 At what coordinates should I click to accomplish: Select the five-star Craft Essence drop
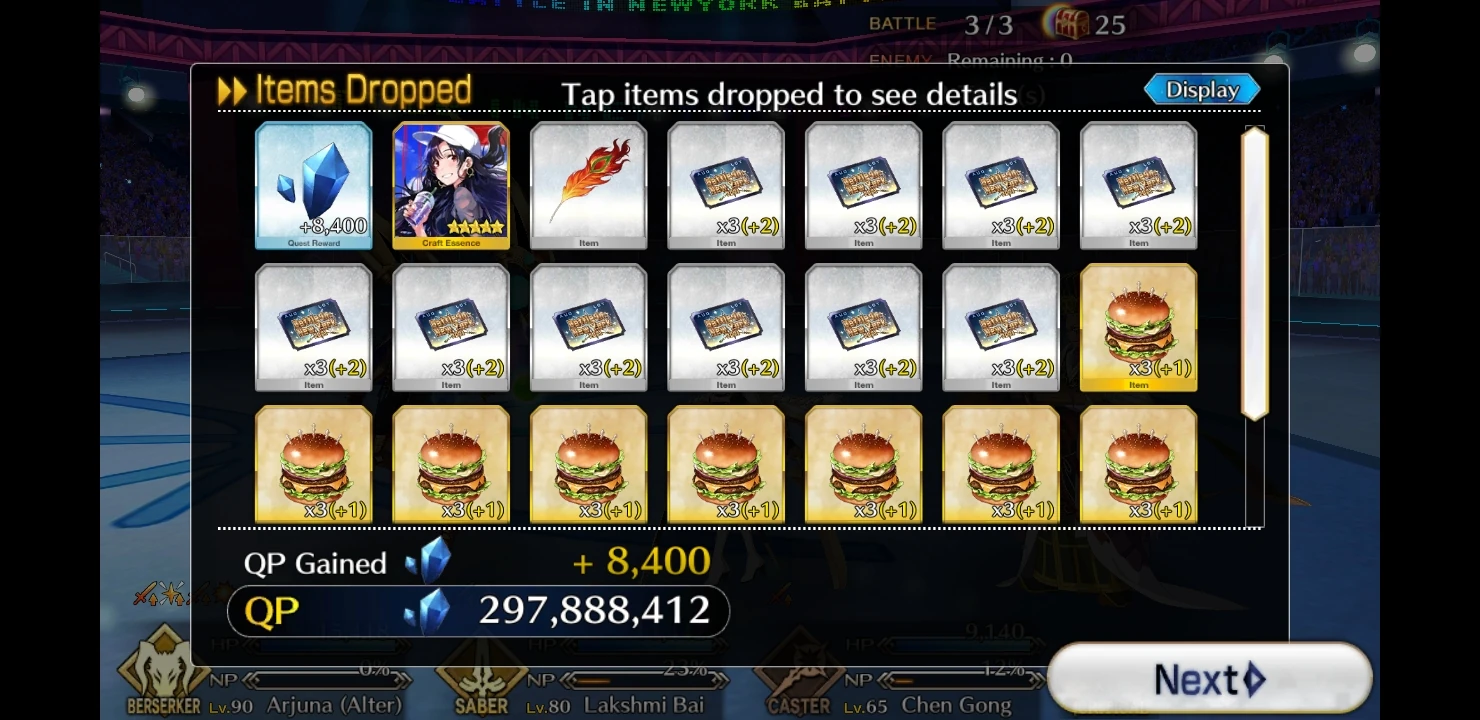click(450, 185)
